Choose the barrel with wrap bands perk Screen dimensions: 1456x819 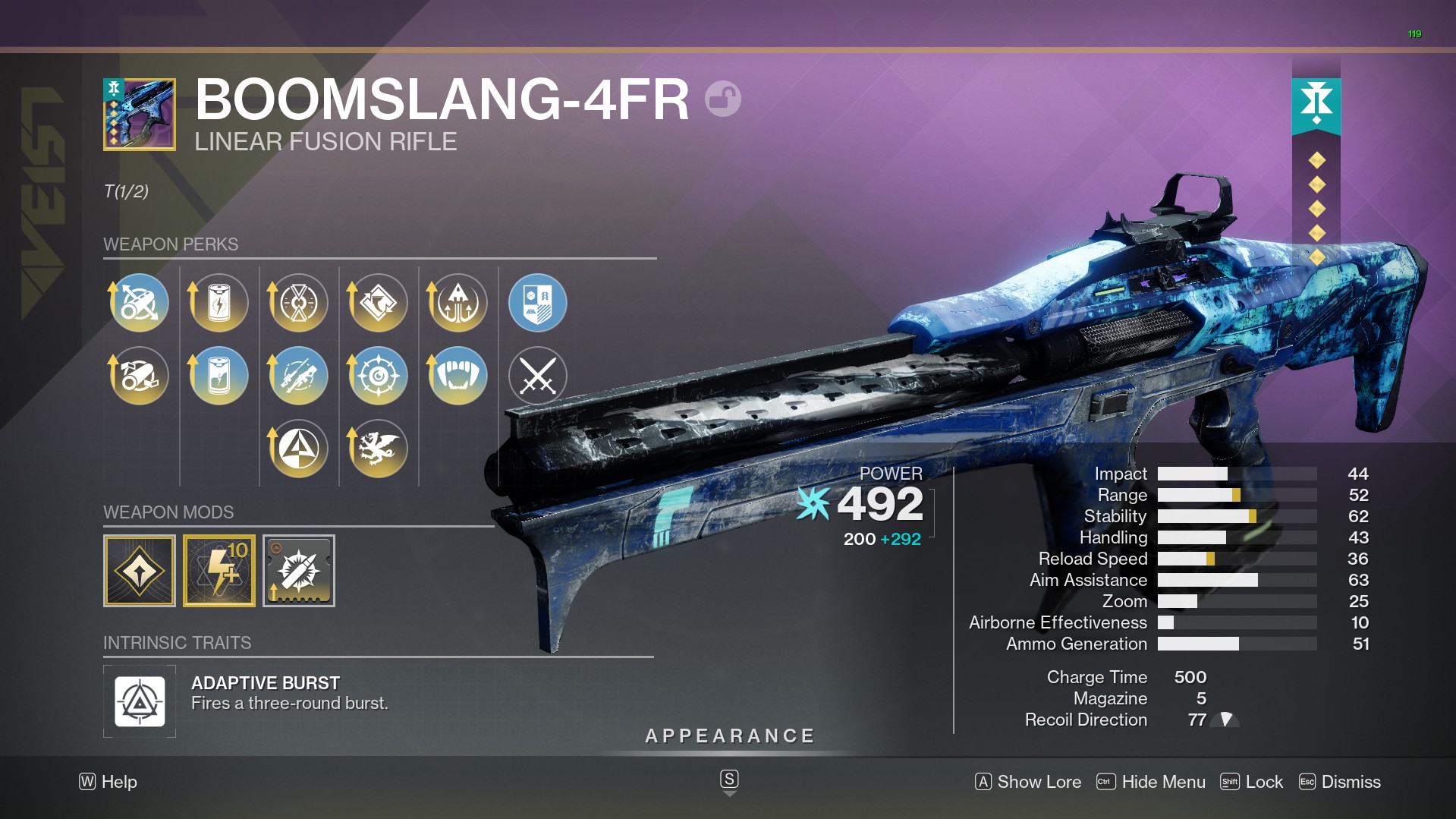139,376
